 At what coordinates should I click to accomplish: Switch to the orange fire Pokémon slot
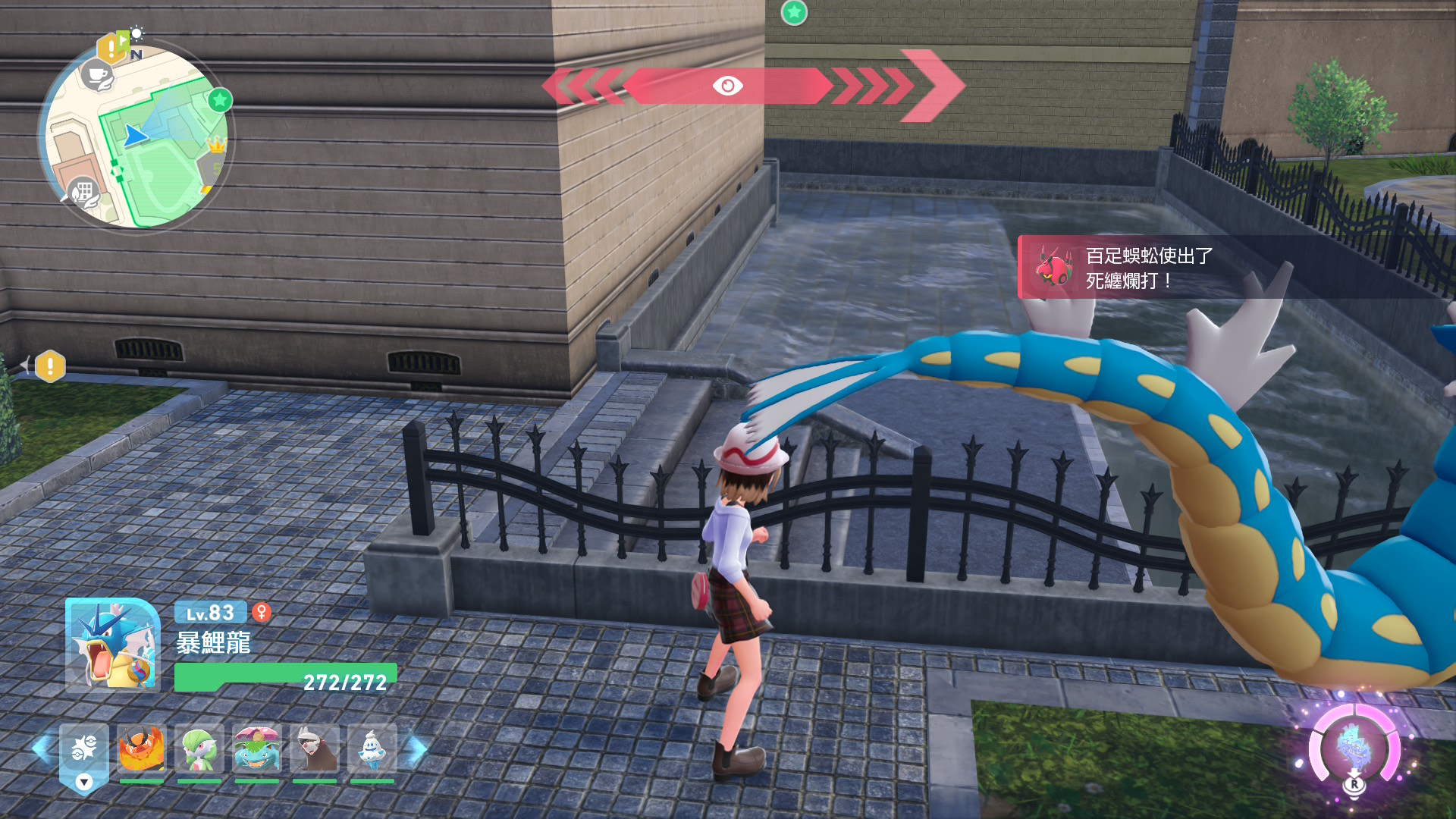(x=142, y=749)
